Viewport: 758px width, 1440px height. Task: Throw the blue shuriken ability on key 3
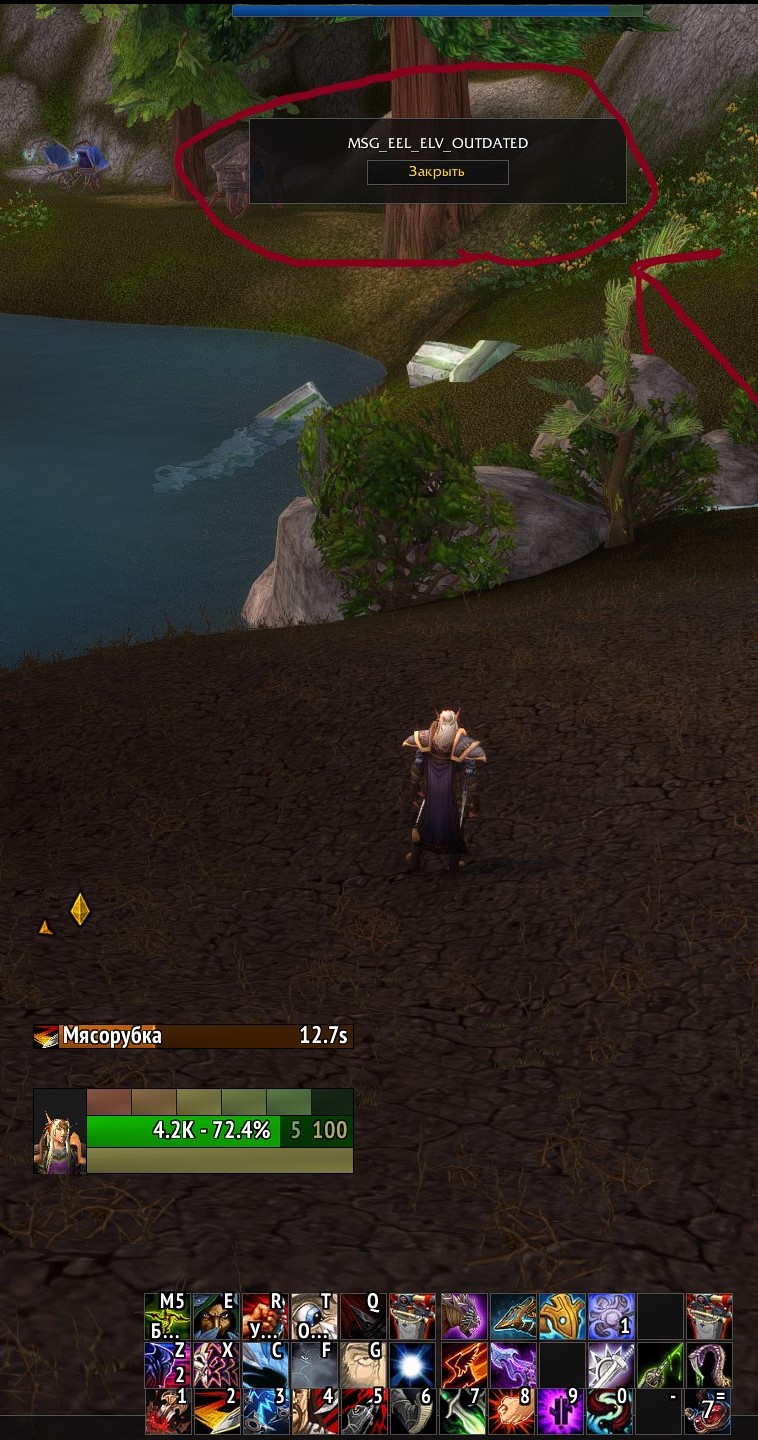265,1412
